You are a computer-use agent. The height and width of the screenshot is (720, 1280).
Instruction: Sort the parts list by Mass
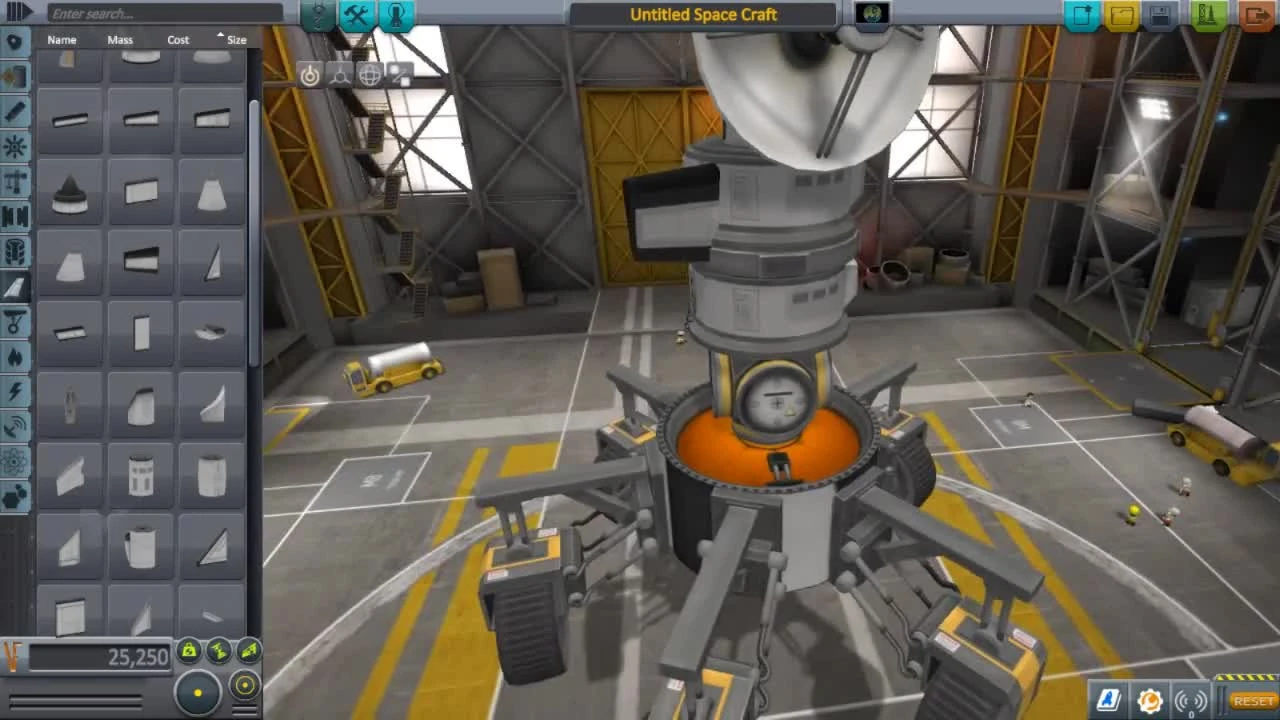pyautogui.click(x=119, y=40)
